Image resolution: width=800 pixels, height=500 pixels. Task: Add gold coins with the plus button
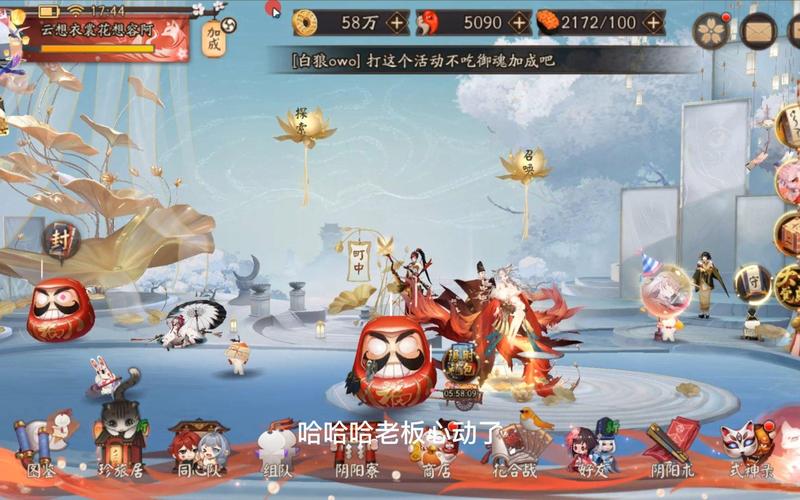[397, 22]
